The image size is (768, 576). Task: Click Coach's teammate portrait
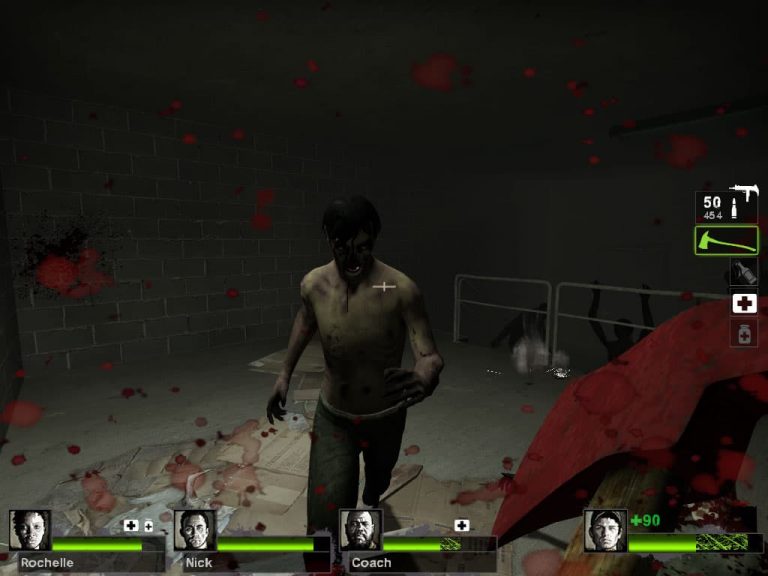(x=360, y=530)
